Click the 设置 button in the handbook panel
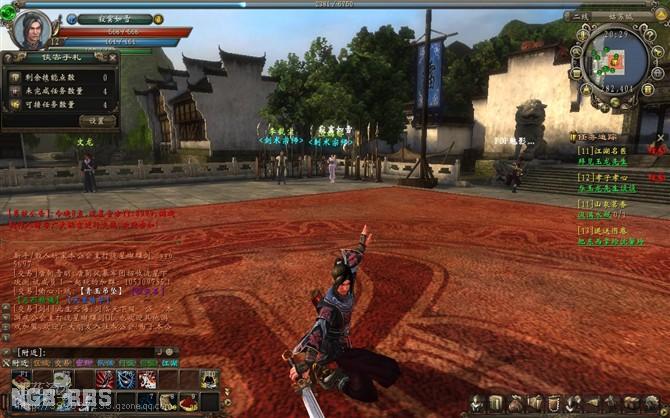Screen dimensions: 670x418 97,120
